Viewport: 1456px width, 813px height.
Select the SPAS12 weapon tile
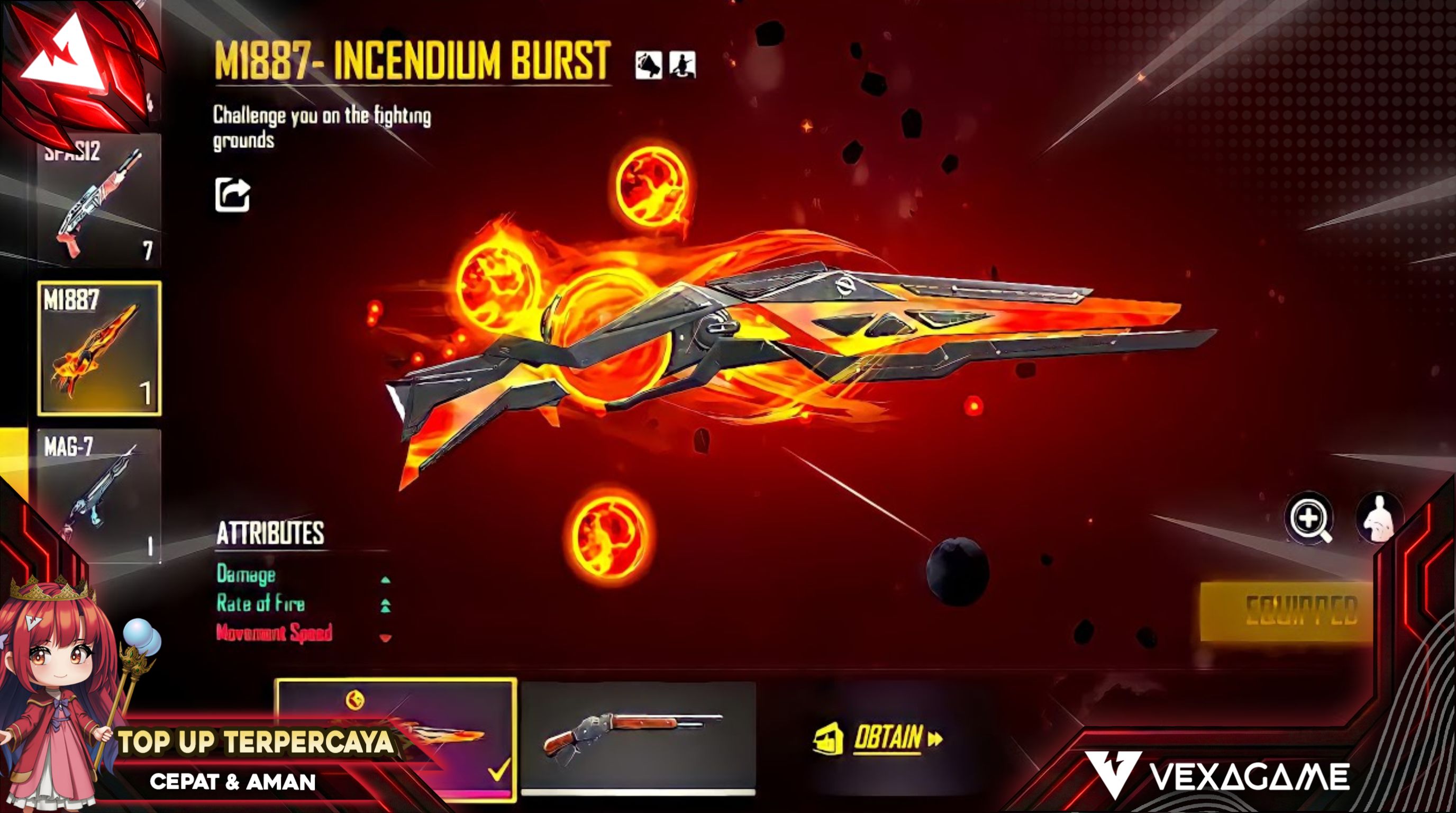[99, 201]
